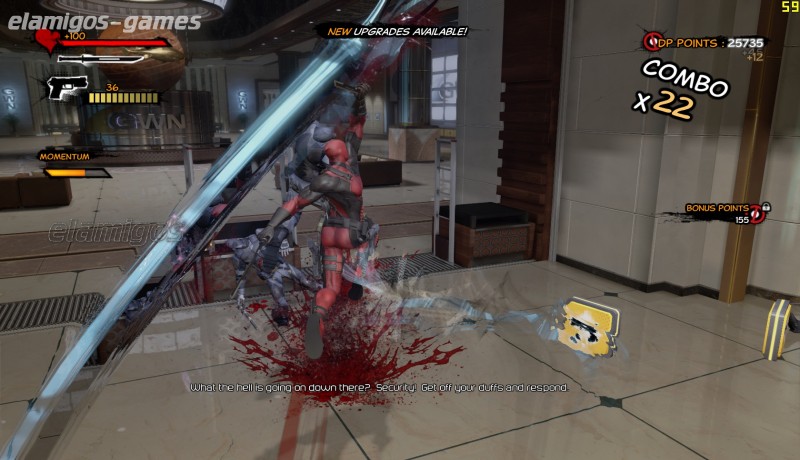Click the Deadpool logo beside DP Points
Image resolution: width=800 pixels, height=460 pixels.
[x=655, y=42]
